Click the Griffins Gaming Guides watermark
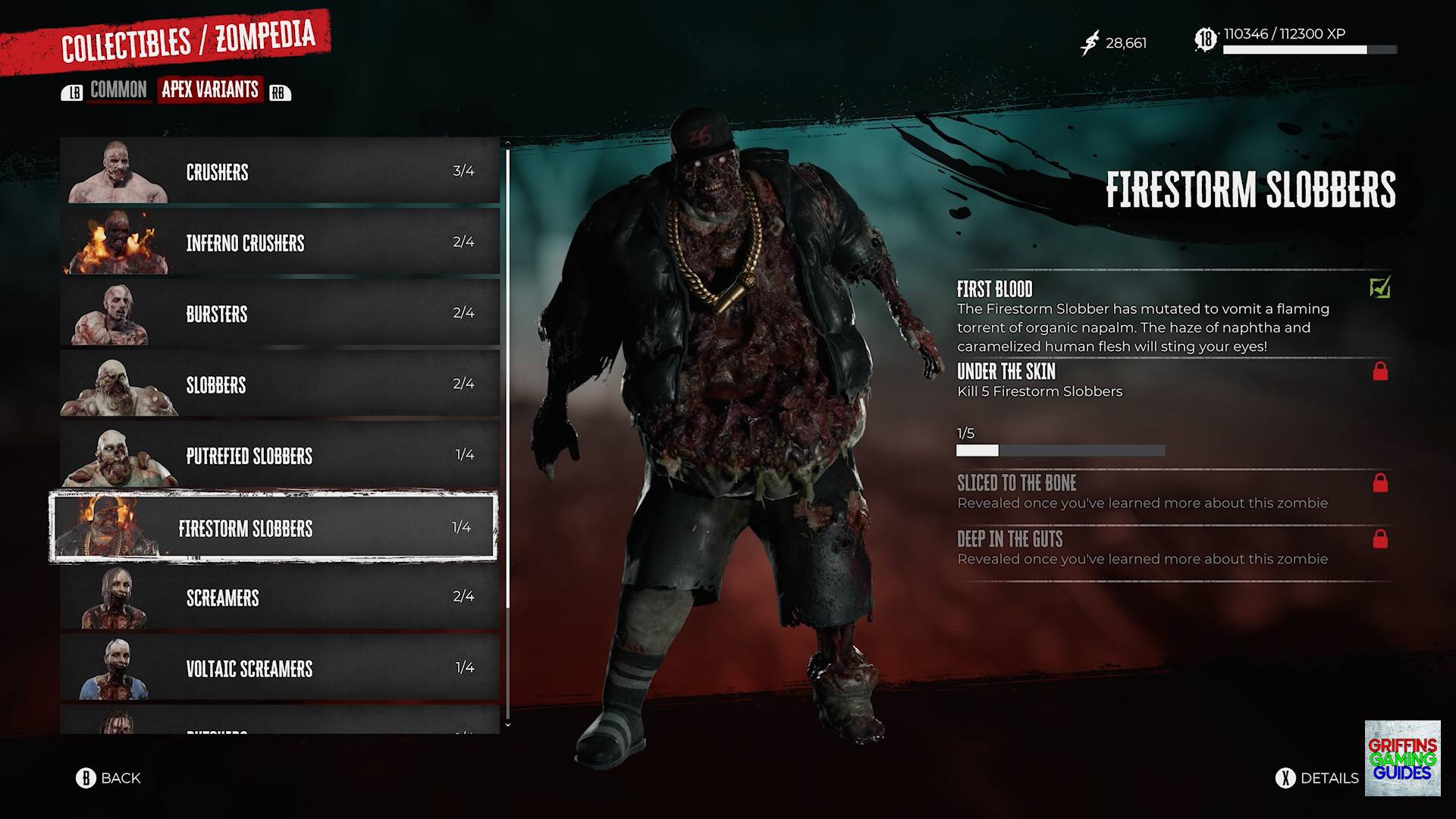The height and width of the screenshot is (819, 1456). click(1402, 758)
